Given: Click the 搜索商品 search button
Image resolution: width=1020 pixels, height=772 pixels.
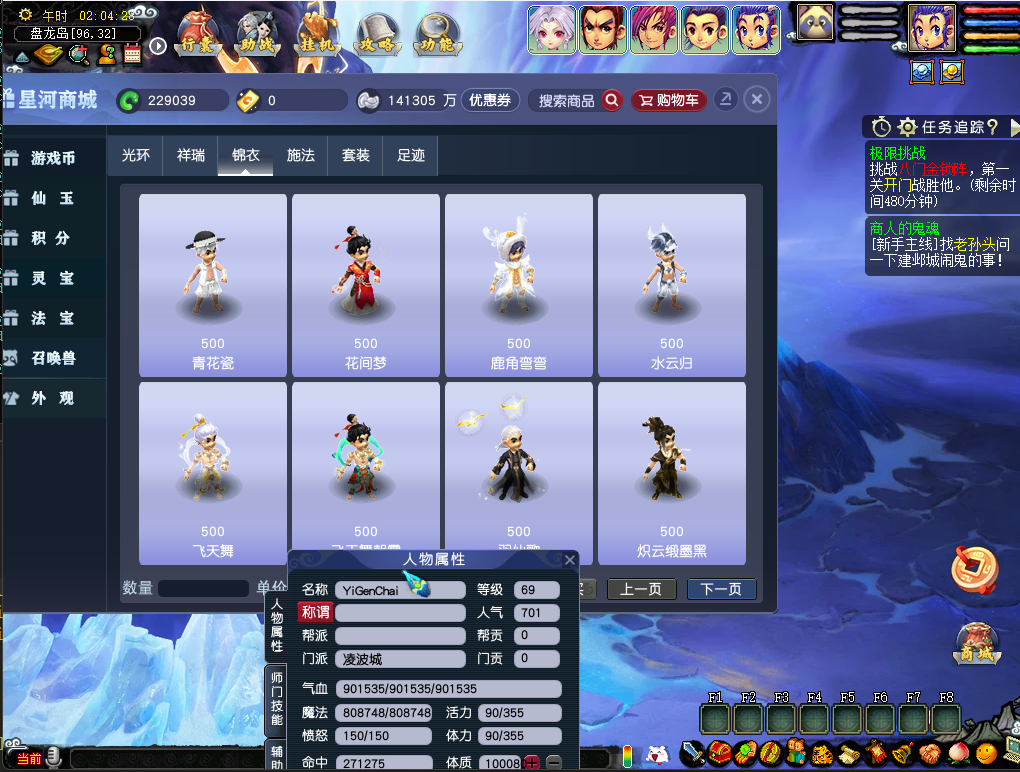Looking at the screenshot, I should [611, 101].
